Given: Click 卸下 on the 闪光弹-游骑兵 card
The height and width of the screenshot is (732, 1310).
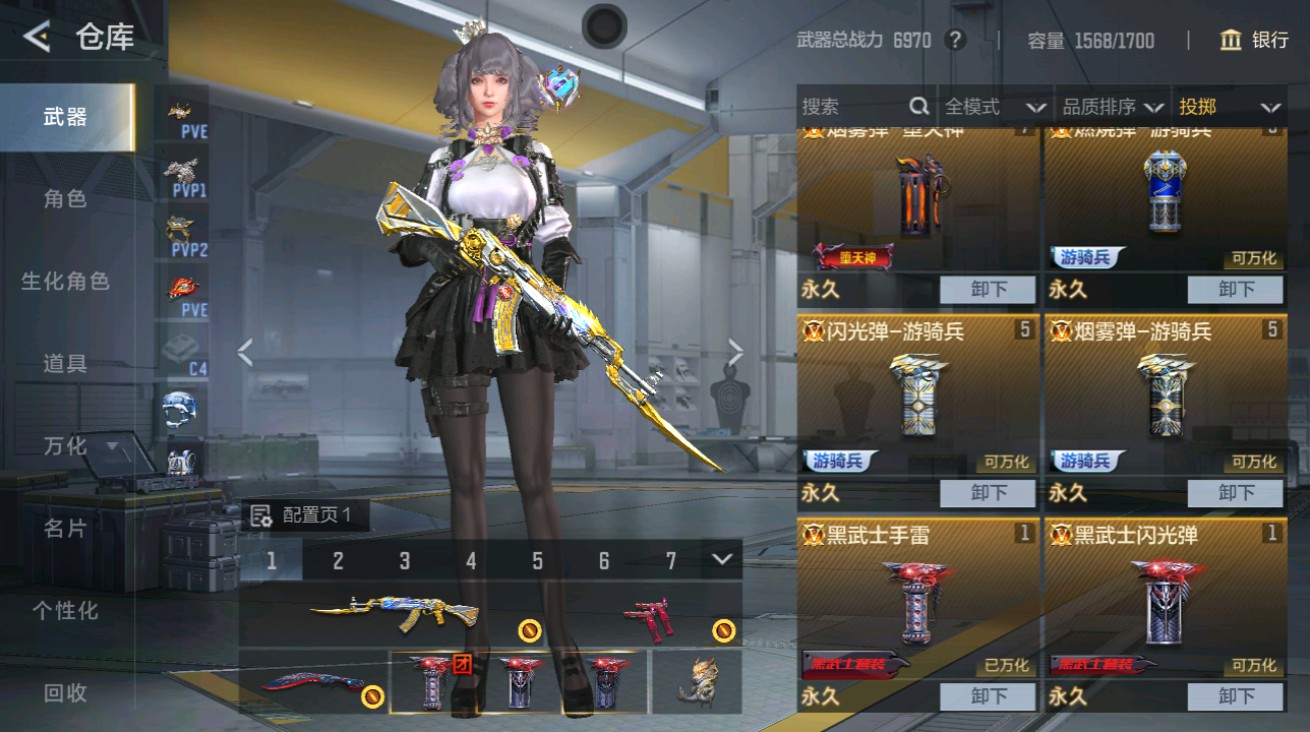Looking at the screenshot, I should 988,492.
